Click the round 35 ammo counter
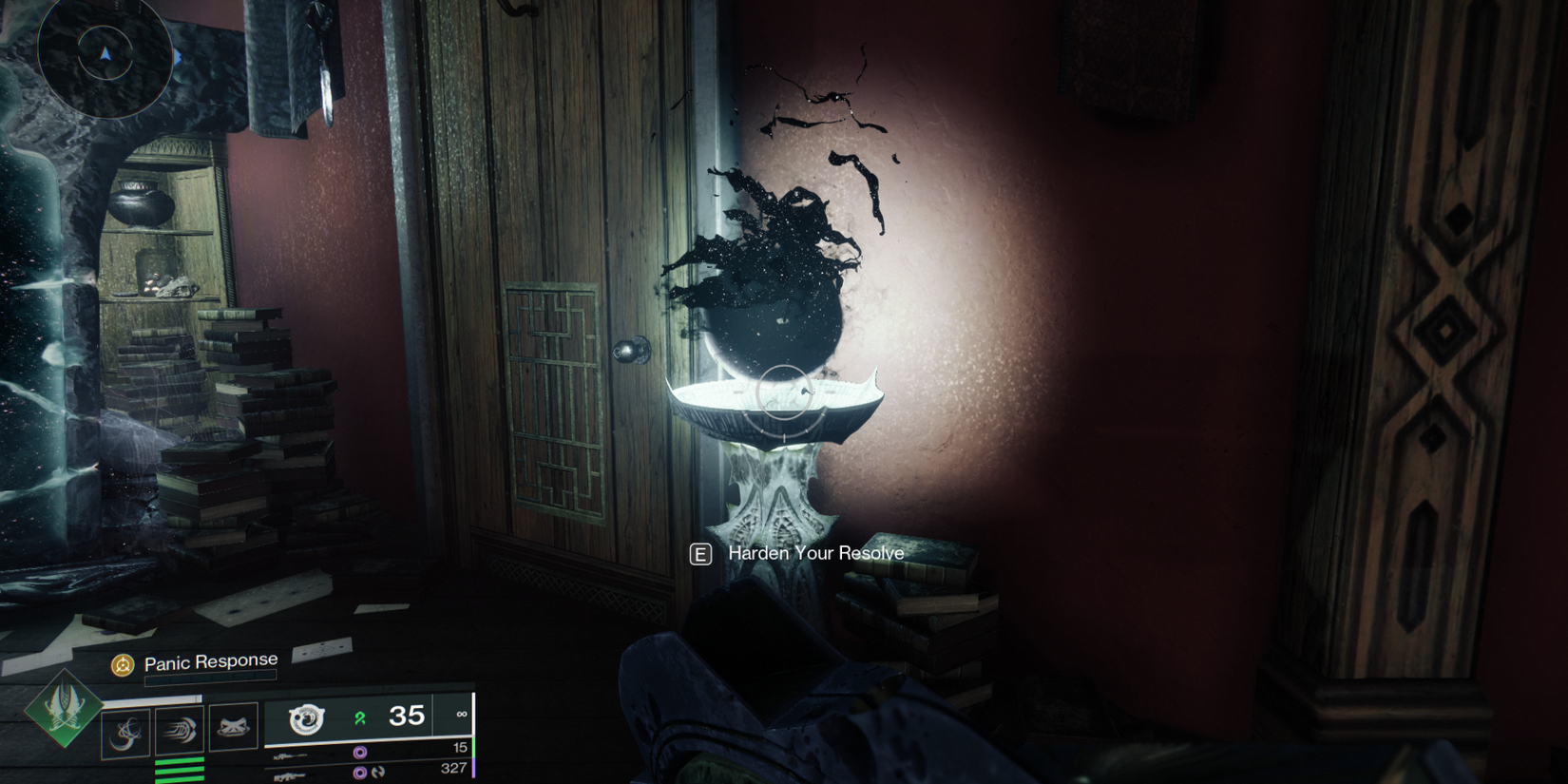The width and height of the screenshot is (1568, 784). click(x=408, y=717)
